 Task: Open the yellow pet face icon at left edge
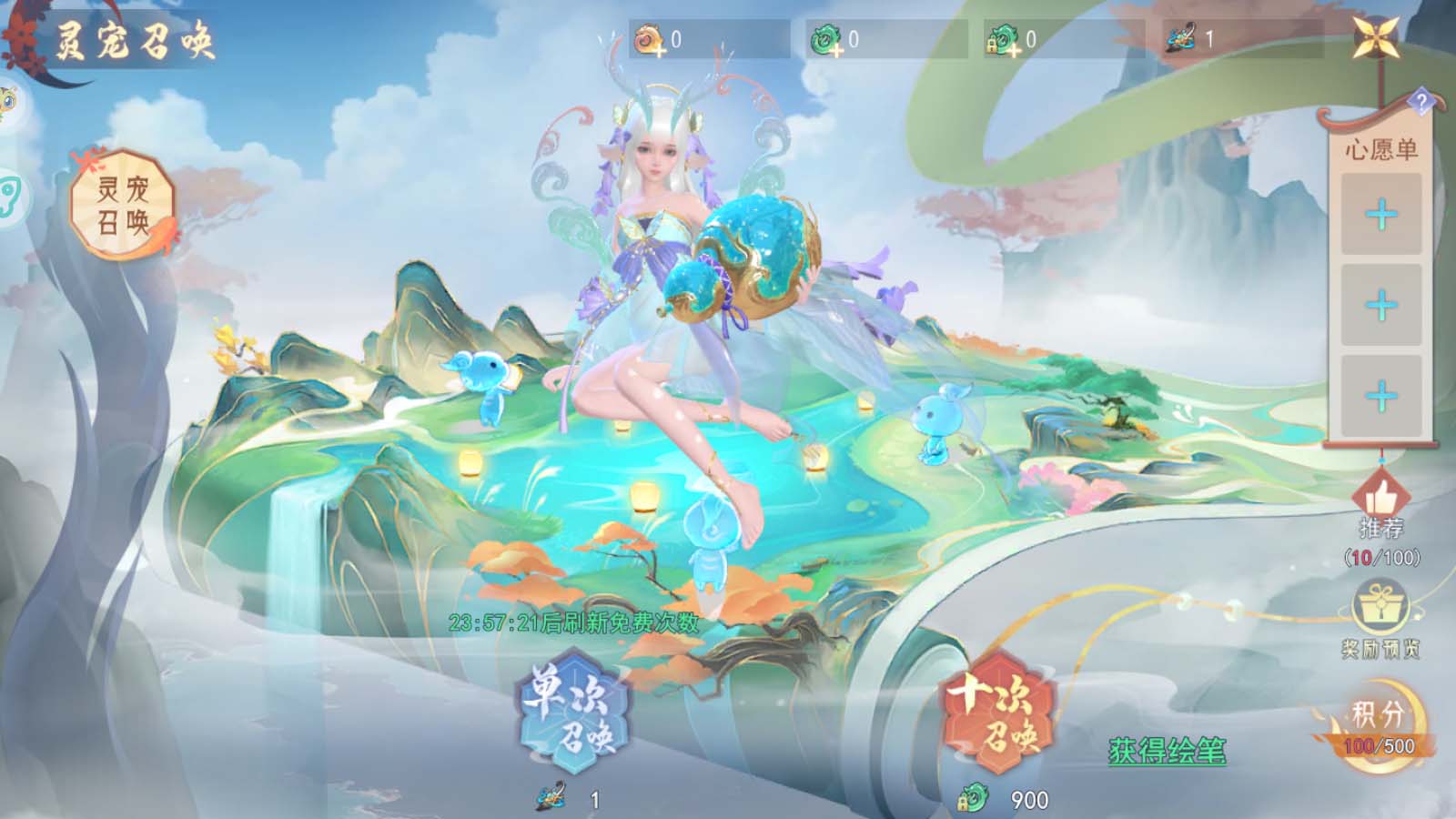coord(7,102)
